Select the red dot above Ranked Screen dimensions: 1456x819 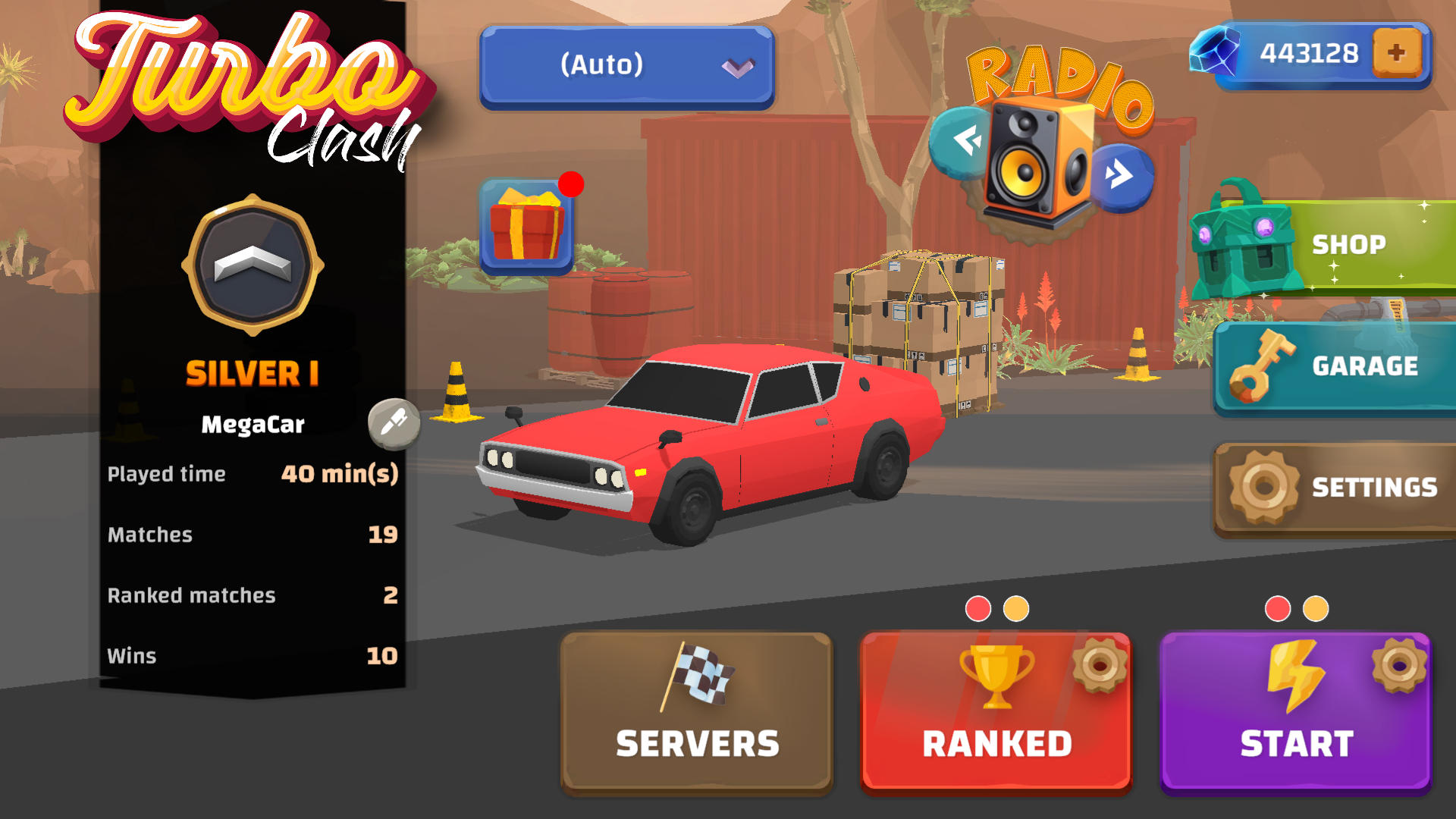click(x=978, y=607)
